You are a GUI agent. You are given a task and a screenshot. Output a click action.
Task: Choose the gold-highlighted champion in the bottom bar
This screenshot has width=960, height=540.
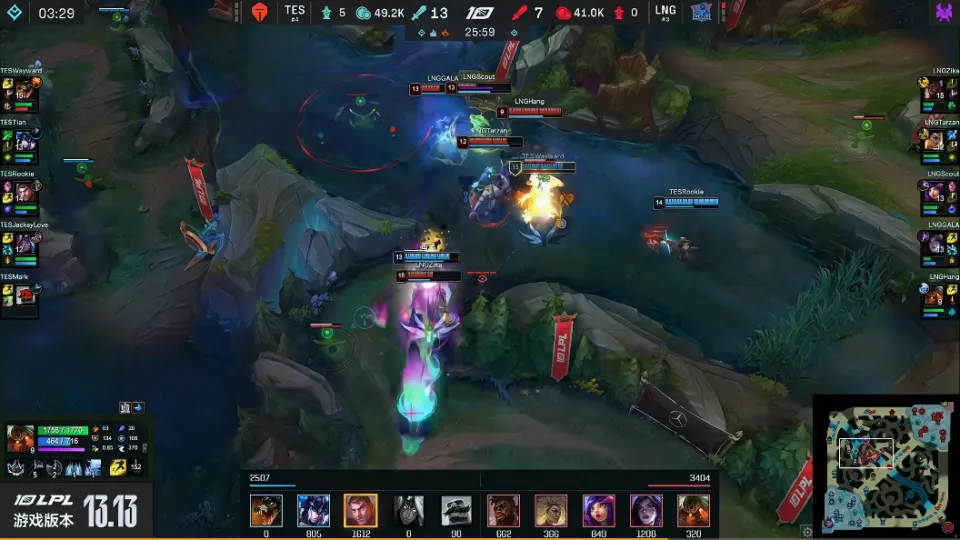(360, 510)
